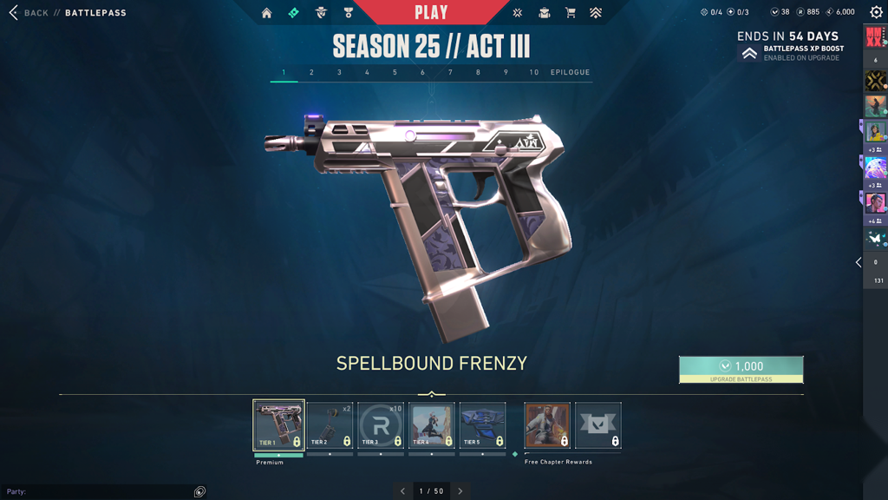The width and height of the screenshot is (888, 500).
Task: Select the Tier 2 gun buddy reward
Action: pyautogui.click(x=330, y=425)
